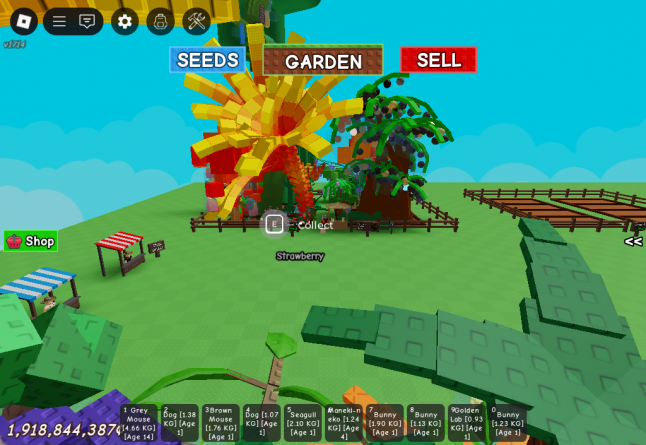Open the hammer and wrench tools icon
The image size is (646, 445).
[196, 21]
